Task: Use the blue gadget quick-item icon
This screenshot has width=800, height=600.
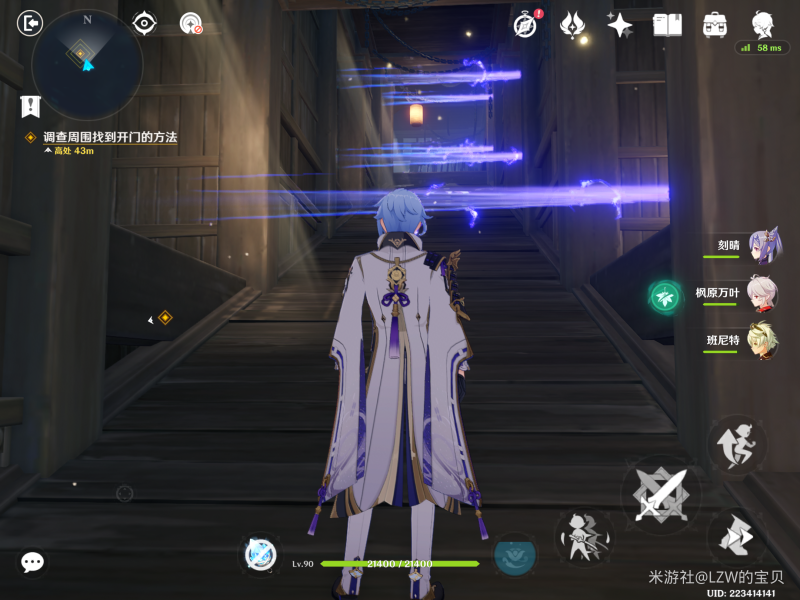Action: point(260,553)
